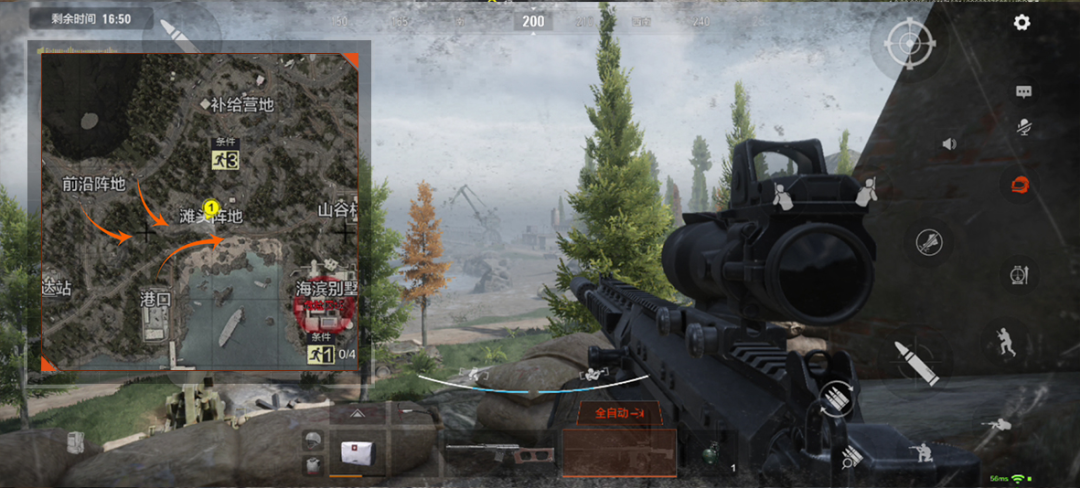Tap the orange helmet icon
Image resolution: width=1080 pixels, height=488 pixels.
[1021, 184]
